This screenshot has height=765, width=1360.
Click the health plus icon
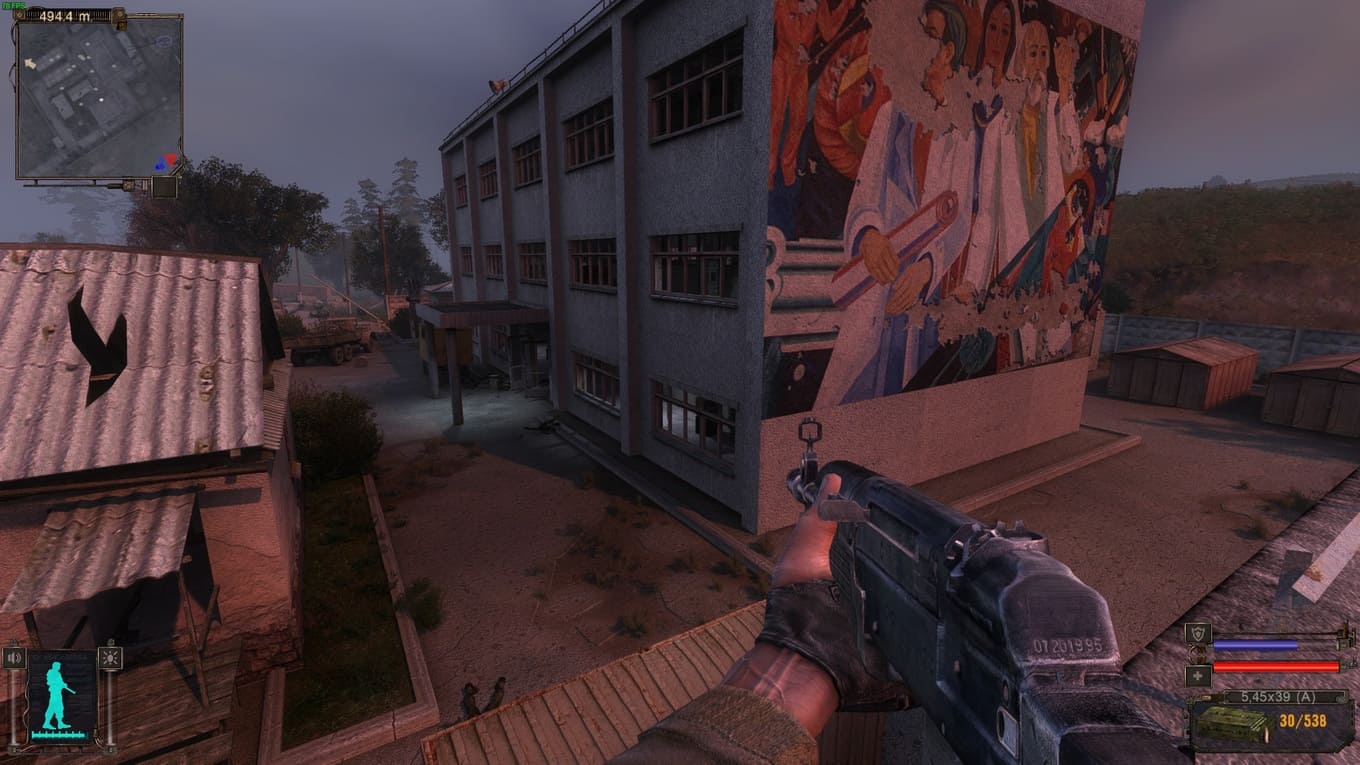1198,675
